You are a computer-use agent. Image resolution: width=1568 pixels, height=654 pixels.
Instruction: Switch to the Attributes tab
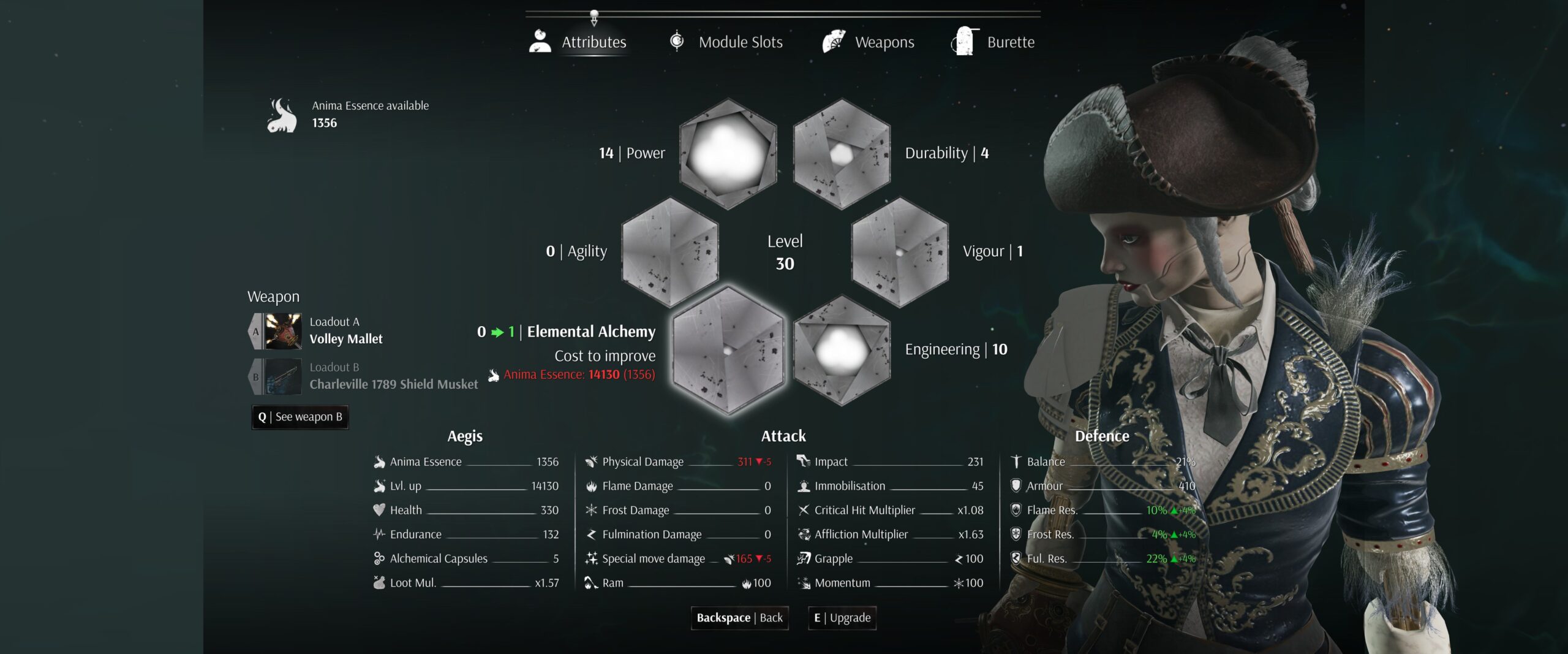(x=578, y=42)
